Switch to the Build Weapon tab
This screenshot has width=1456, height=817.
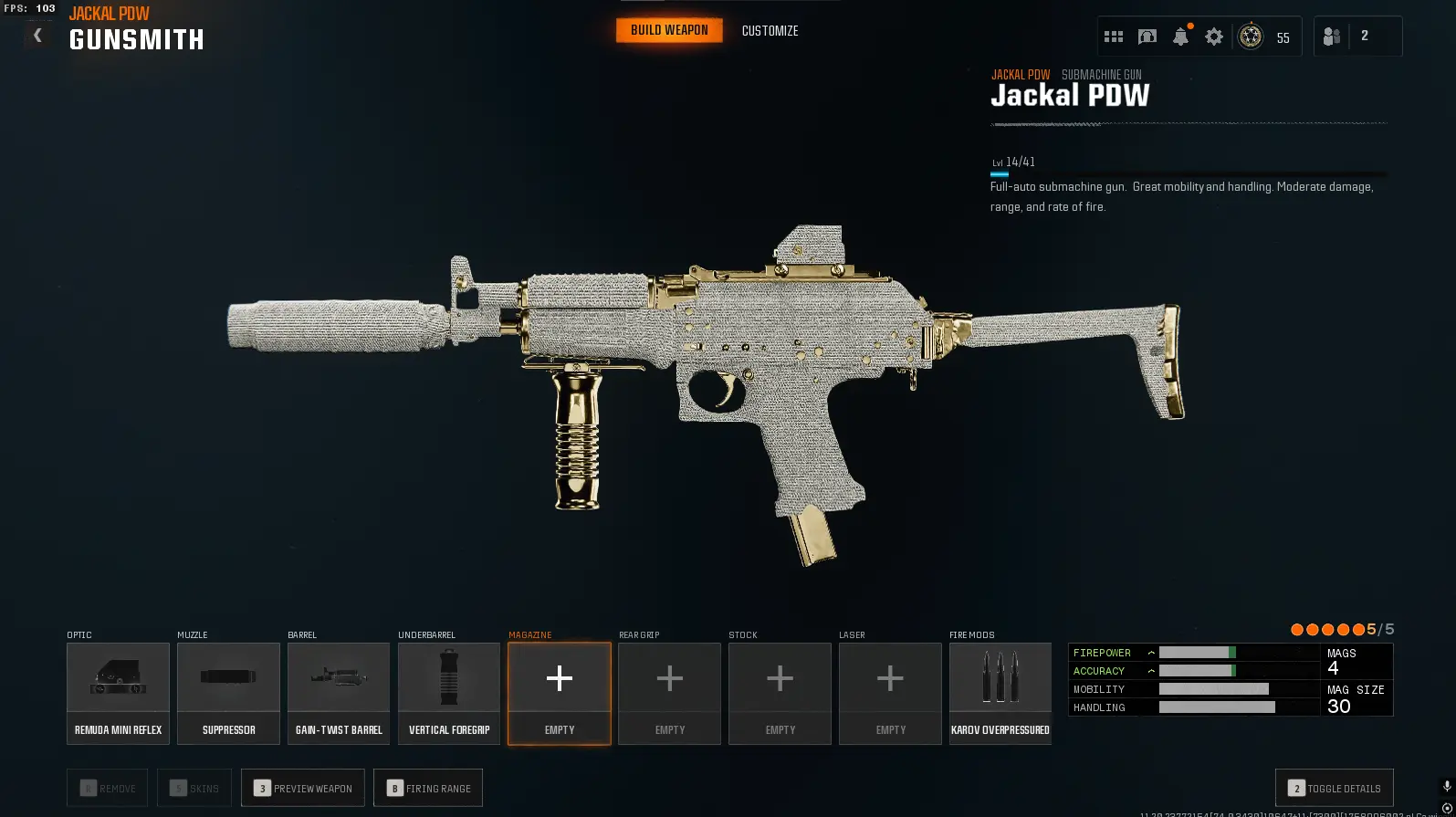(x=669, y=30)
